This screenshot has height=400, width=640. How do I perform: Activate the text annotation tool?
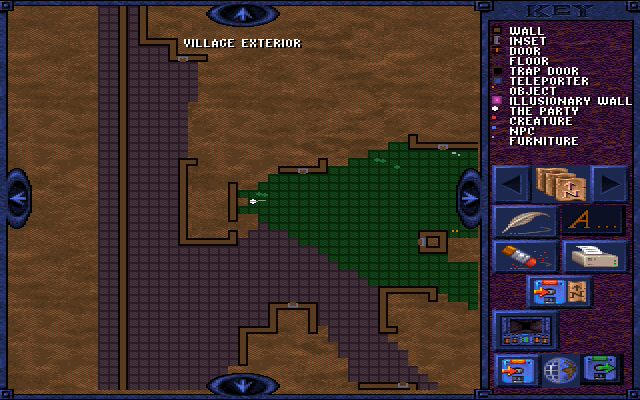click(594, 220)
